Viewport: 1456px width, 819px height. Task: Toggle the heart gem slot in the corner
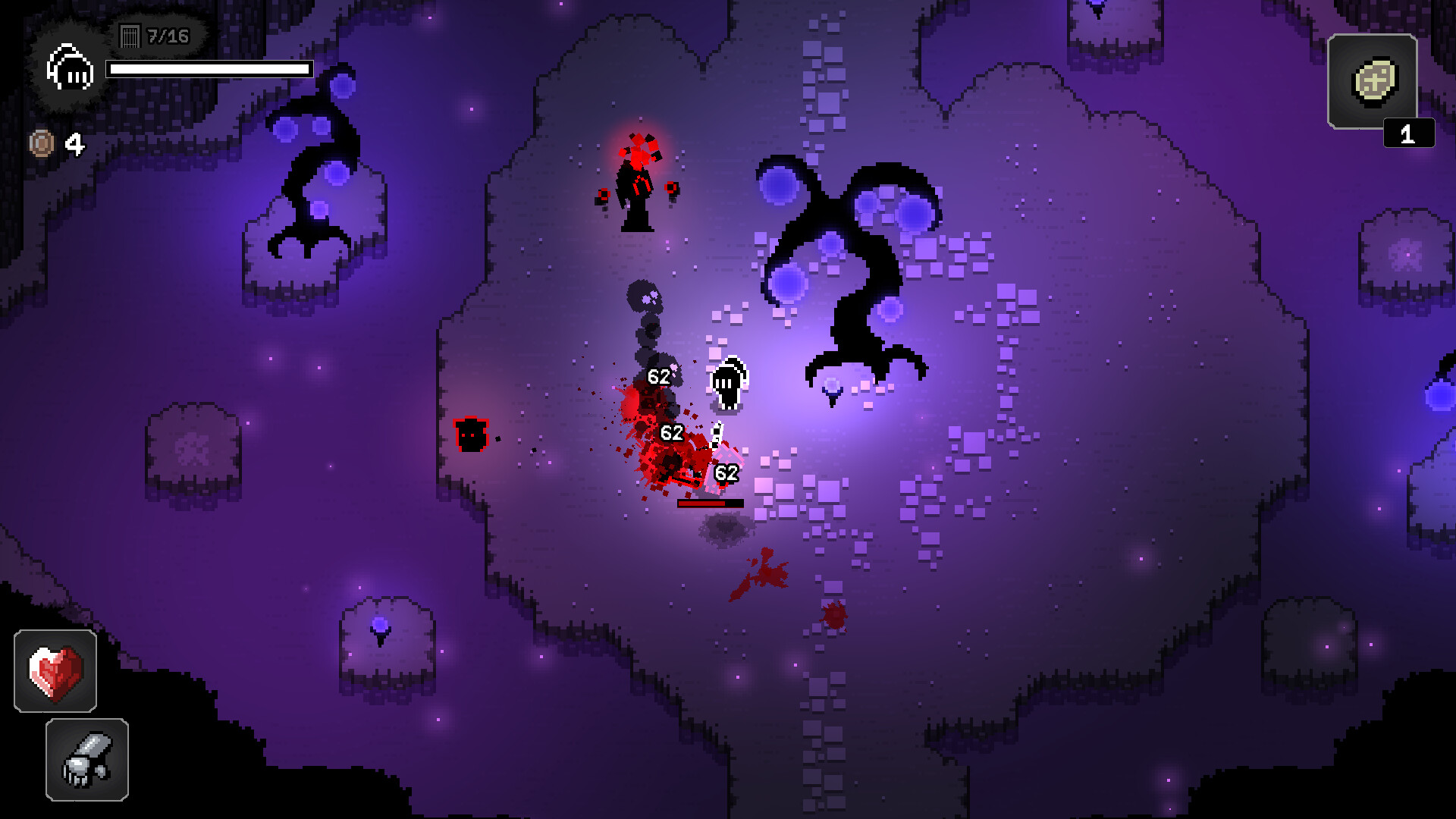57,671
